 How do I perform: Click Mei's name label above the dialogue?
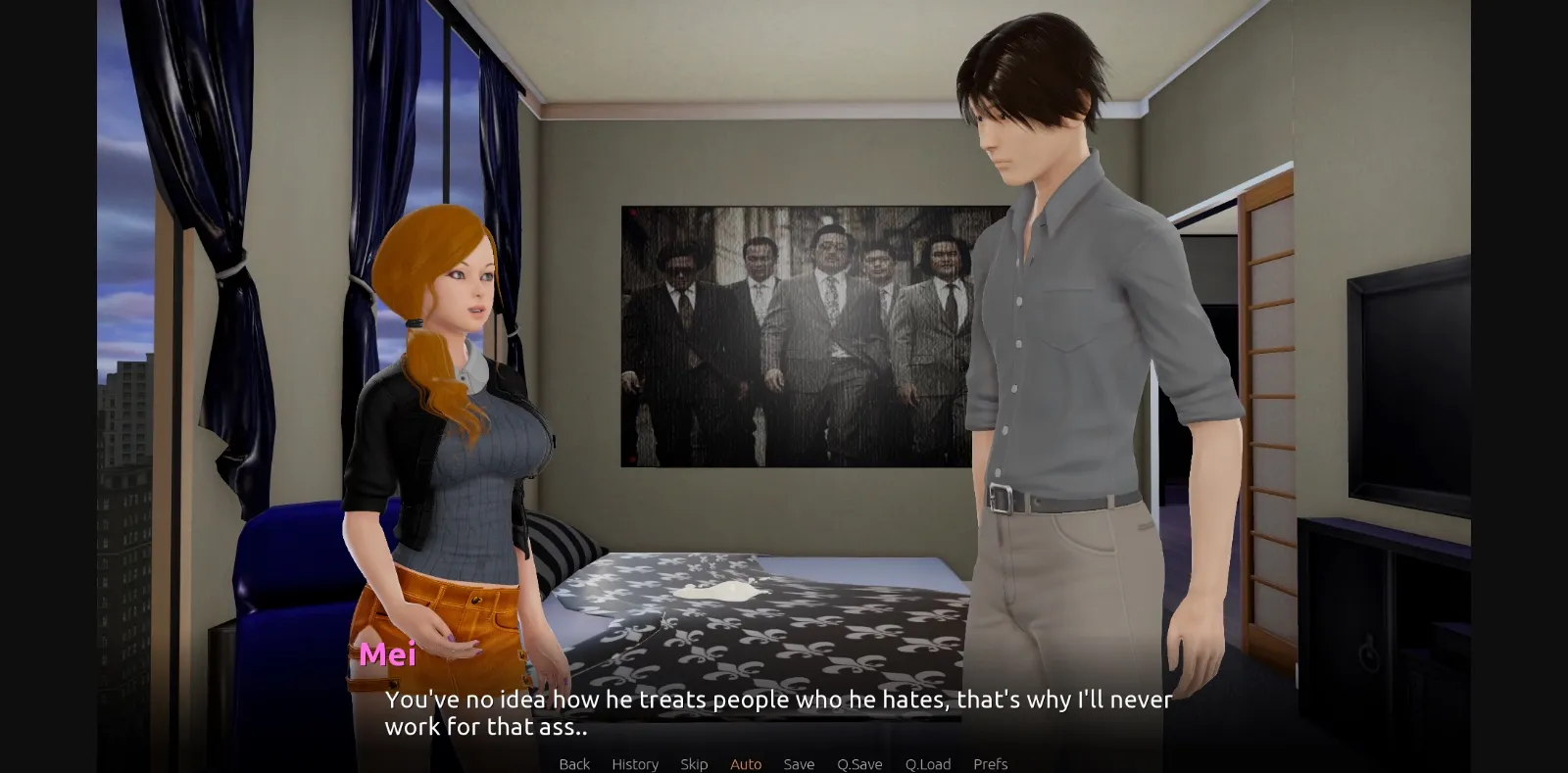point(389,655)
